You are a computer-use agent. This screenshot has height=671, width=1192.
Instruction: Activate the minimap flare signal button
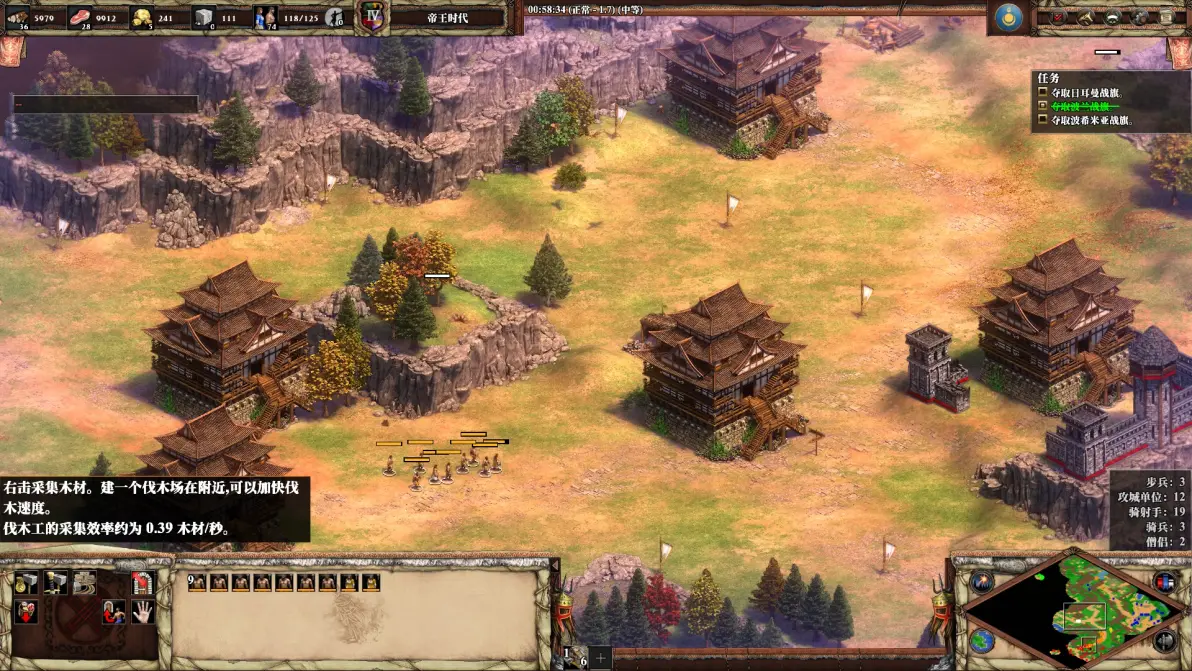[x=982, y=582]
